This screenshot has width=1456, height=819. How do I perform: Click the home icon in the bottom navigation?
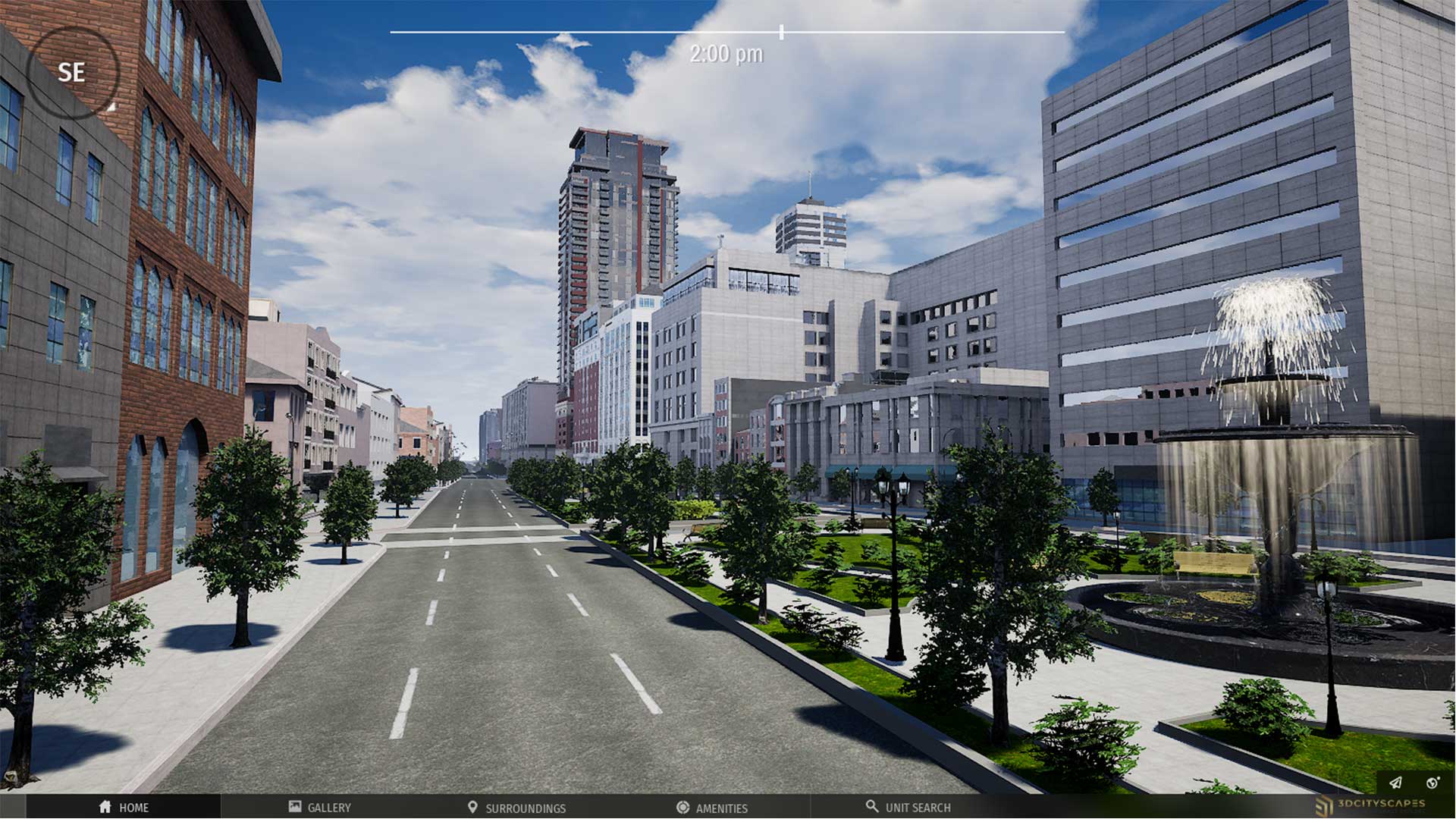point(106,808)
